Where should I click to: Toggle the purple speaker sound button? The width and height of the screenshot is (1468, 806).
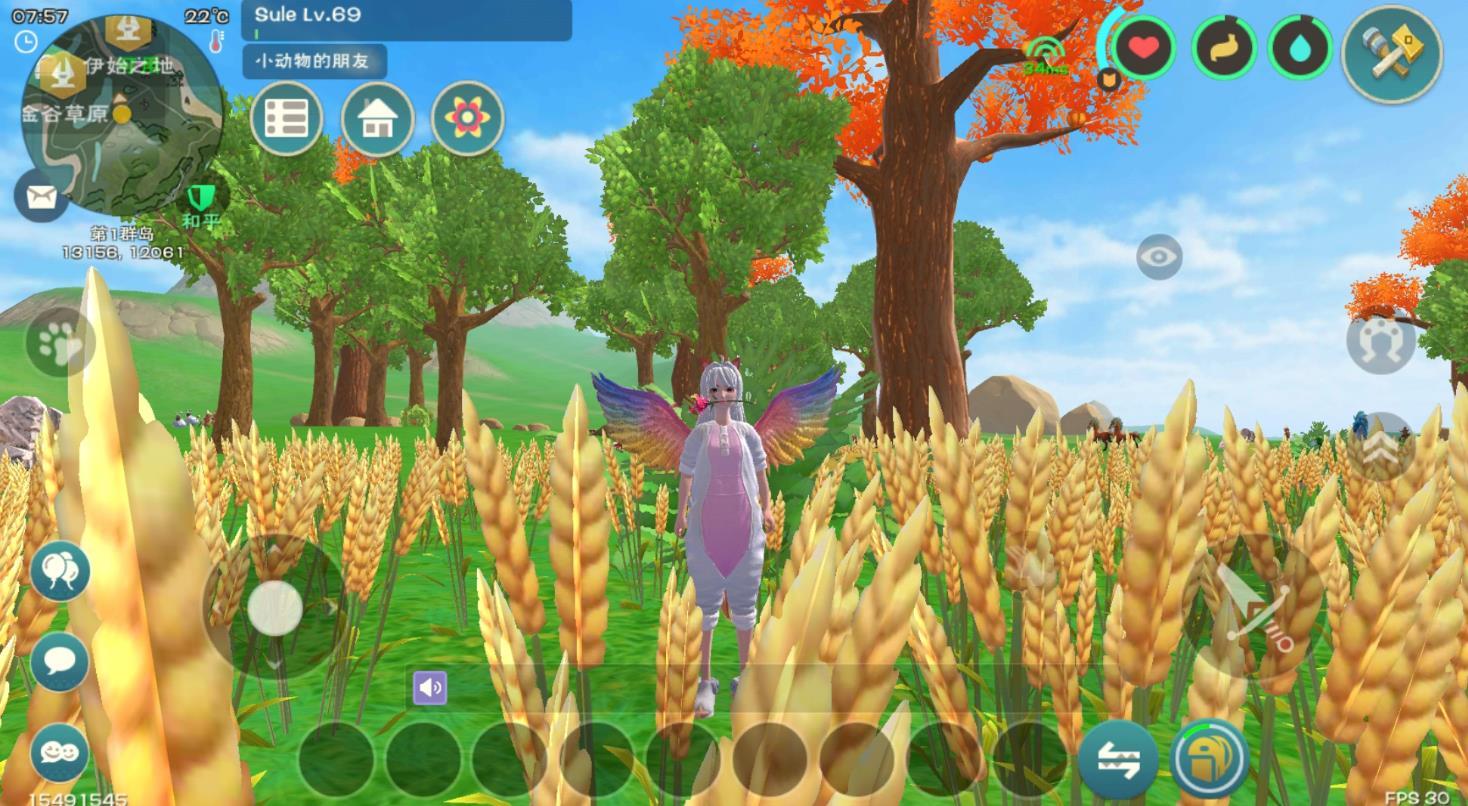[430, 688]
